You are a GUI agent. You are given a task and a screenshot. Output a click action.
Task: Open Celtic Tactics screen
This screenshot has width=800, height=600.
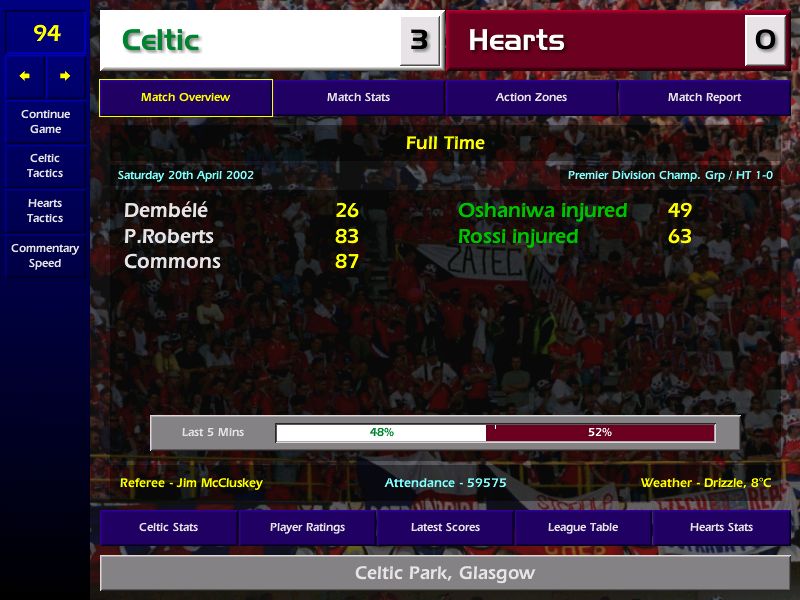click(45, 165)
